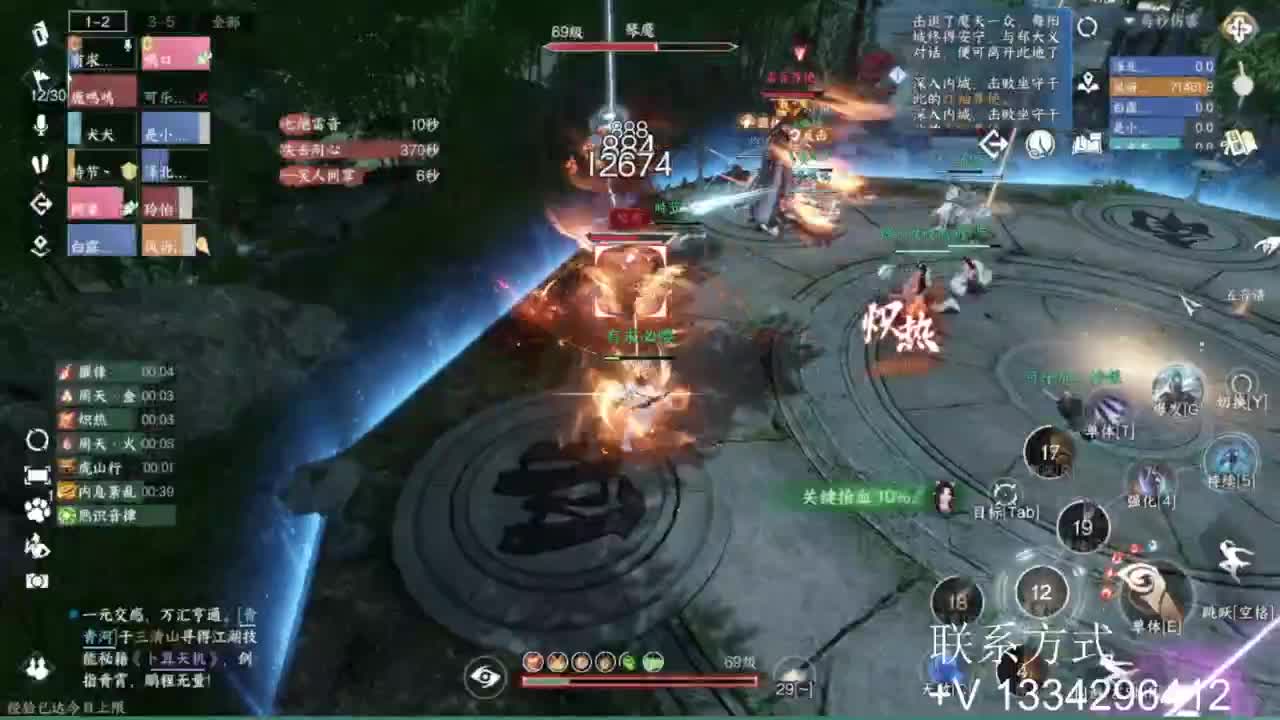Toggle the paw auto-battle icon in left sidebar
The image size is (1280, 720).
pyautogui.click(x=38, y=507)
